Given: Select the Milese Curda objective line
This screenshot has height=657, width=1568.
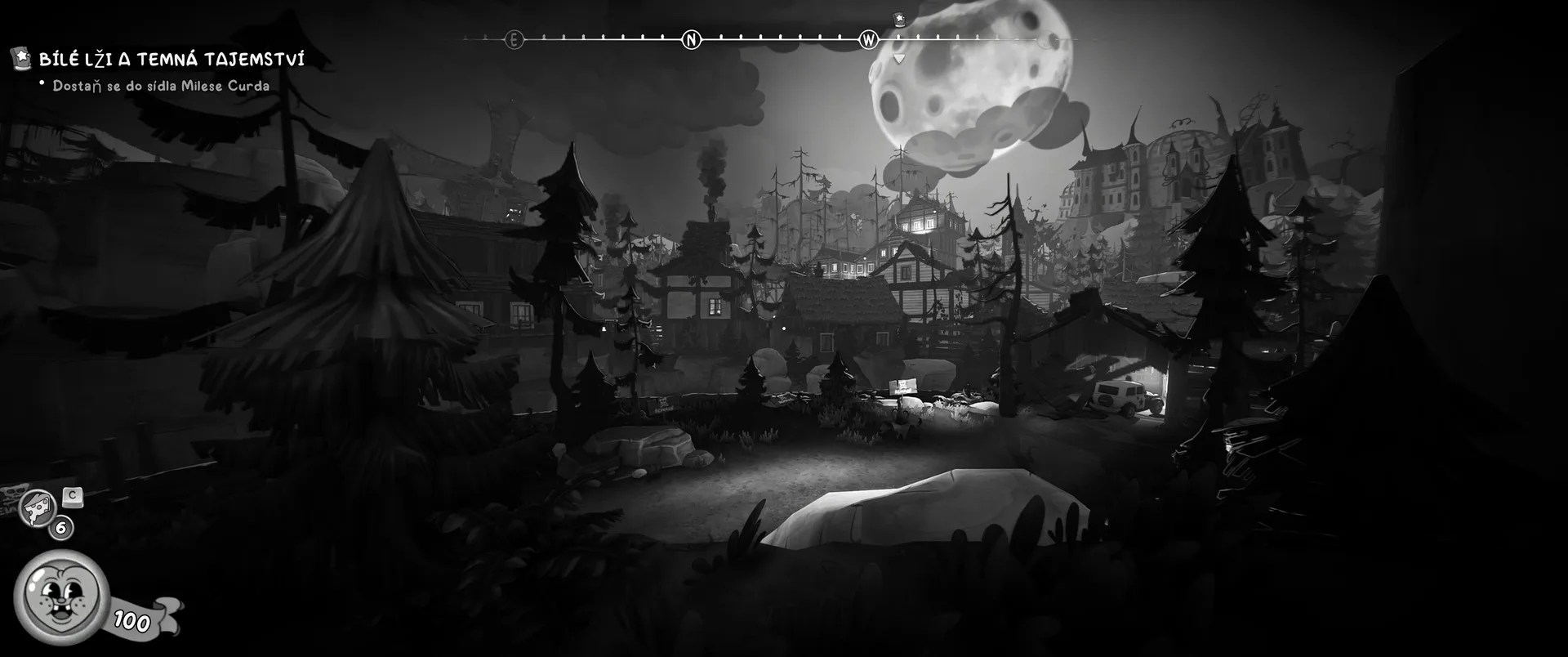Looking at the screenshot, I should (x=161, y=86).
